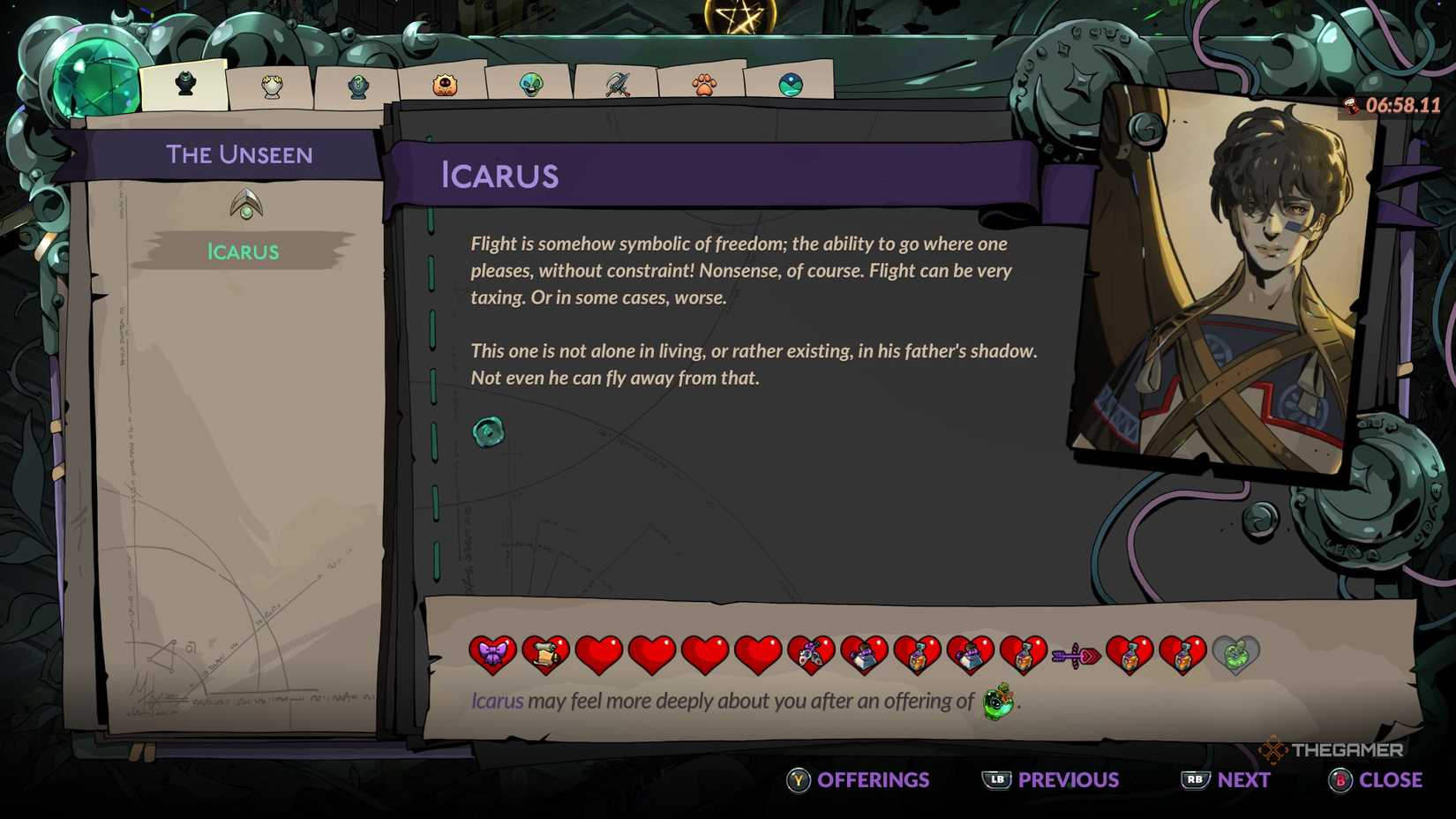Switch to the landscape orb tab
The width and height of the screenshot is (1456, 819).
791,85
